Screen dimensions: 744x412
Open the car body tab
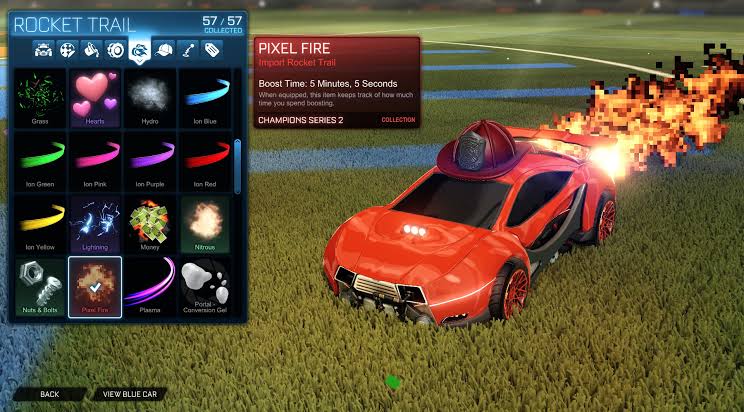[x=44, y=49]
